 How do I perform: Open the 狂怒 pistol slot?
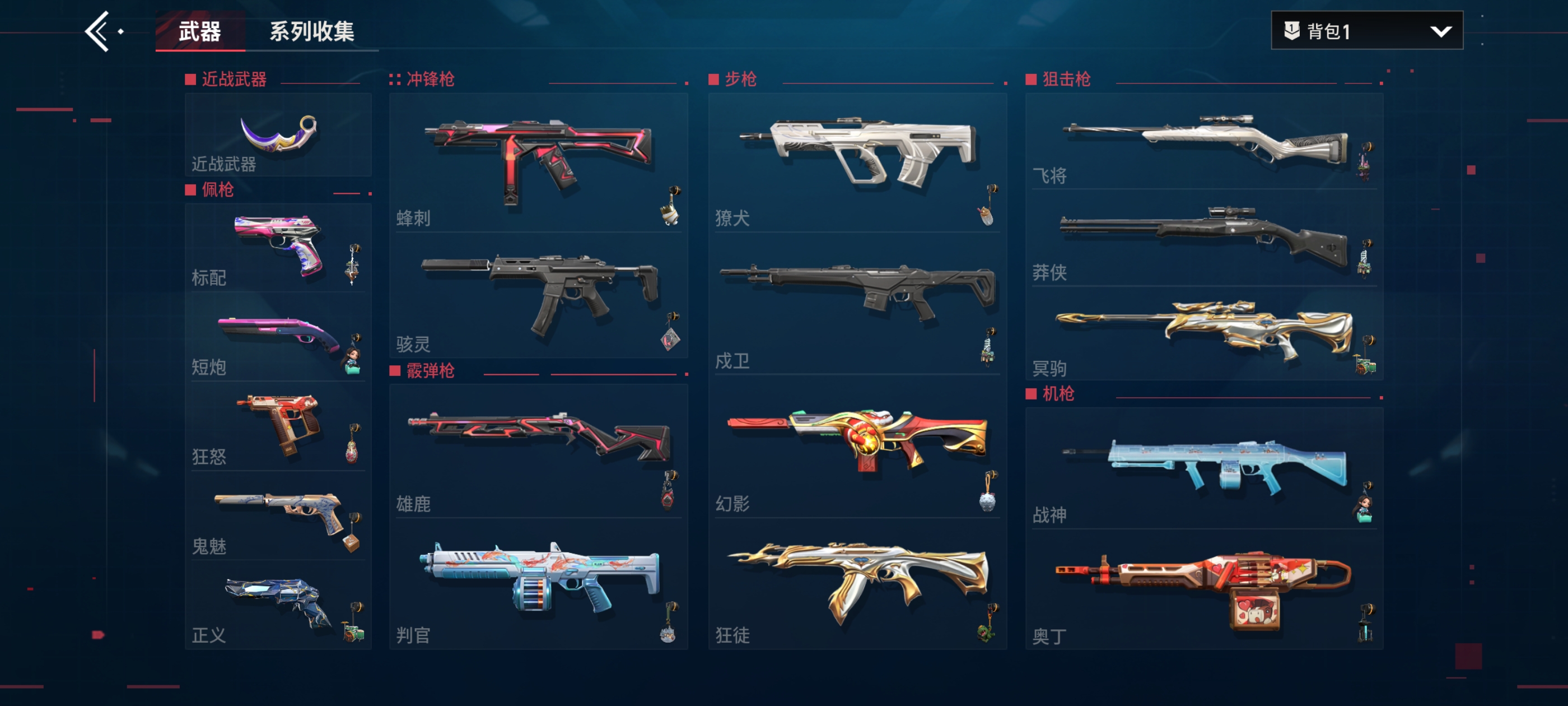278,428
